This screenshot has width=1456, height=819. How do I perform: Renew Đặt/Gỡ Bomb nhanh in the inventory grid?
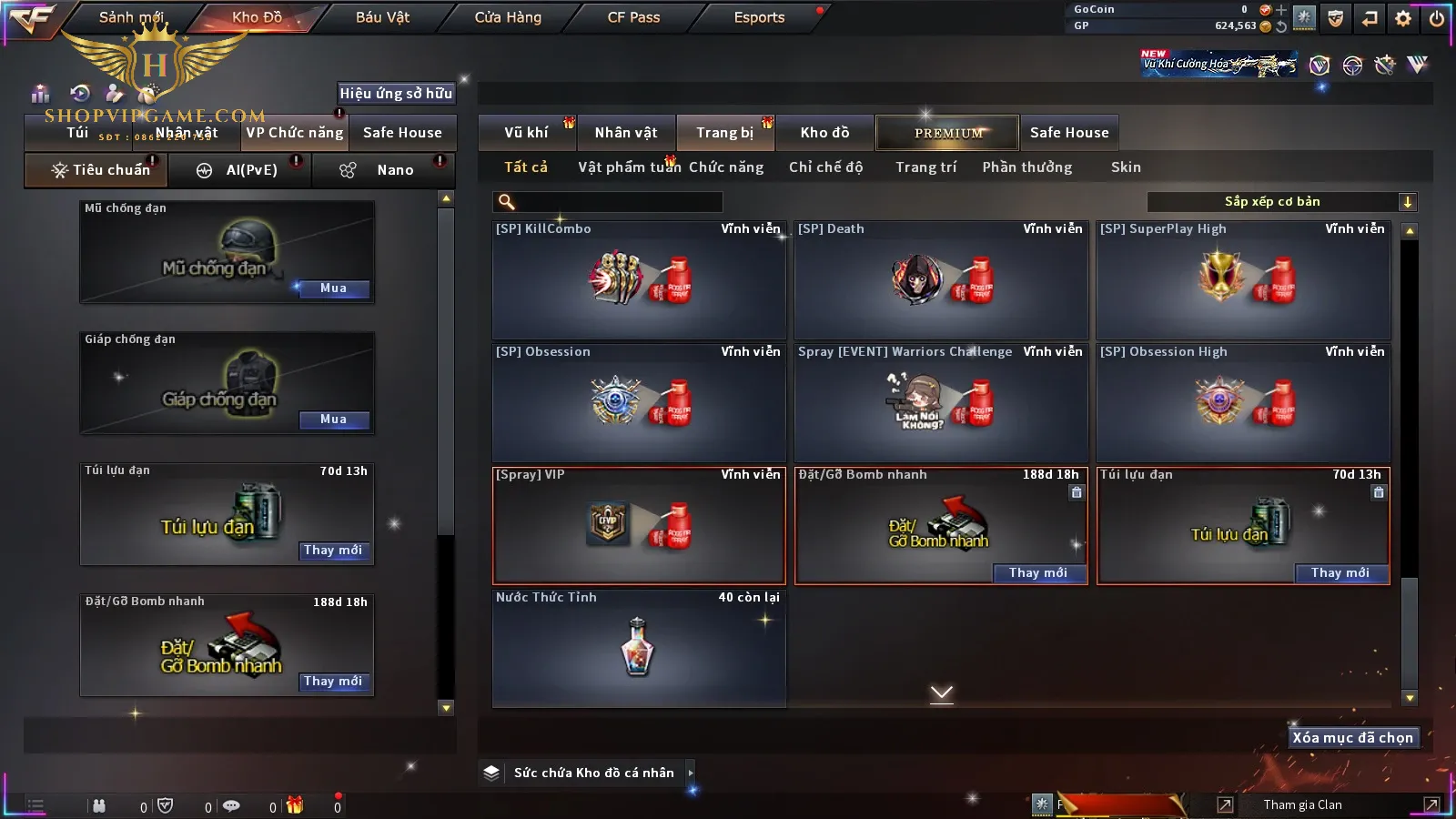(1038, 572)
